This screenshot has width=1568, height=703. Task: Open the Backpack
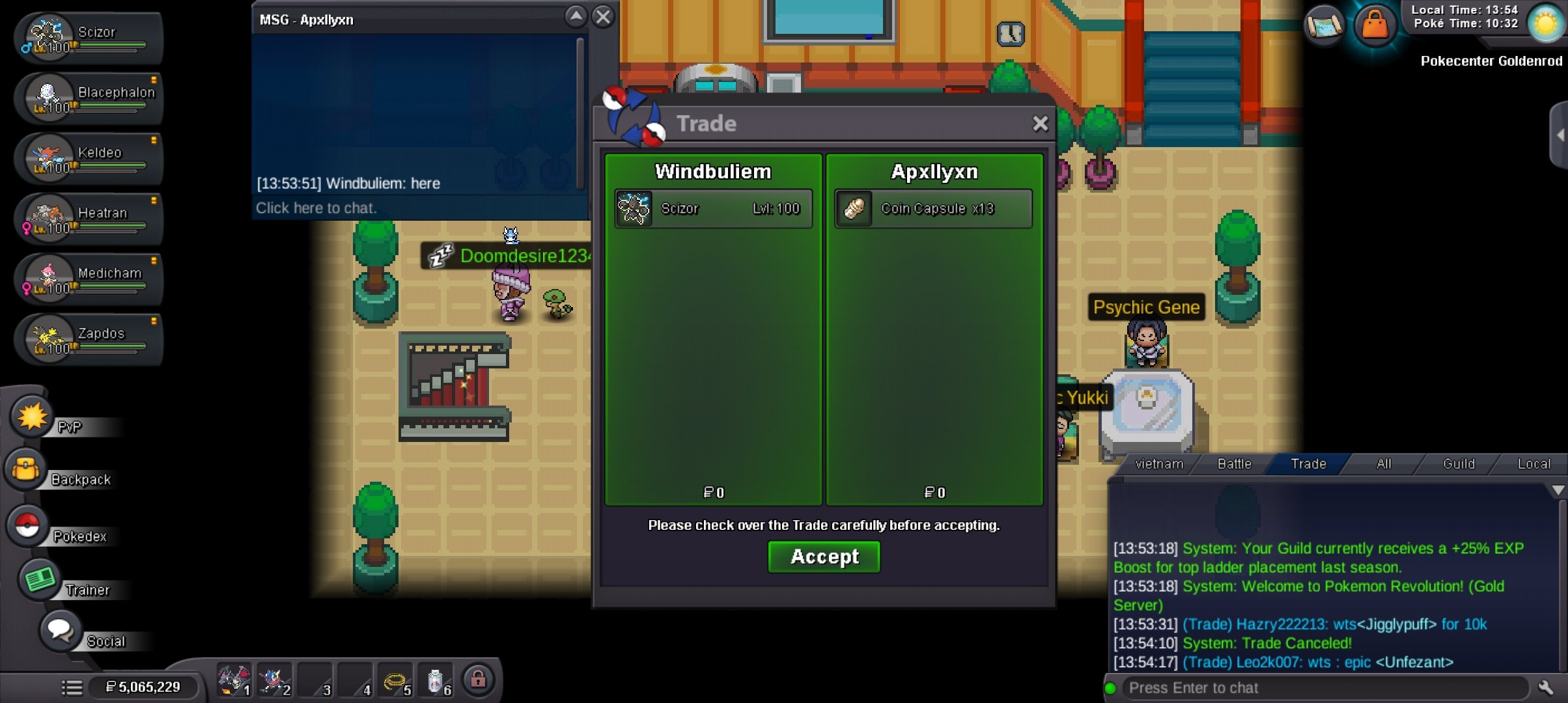tap(27, 469)
